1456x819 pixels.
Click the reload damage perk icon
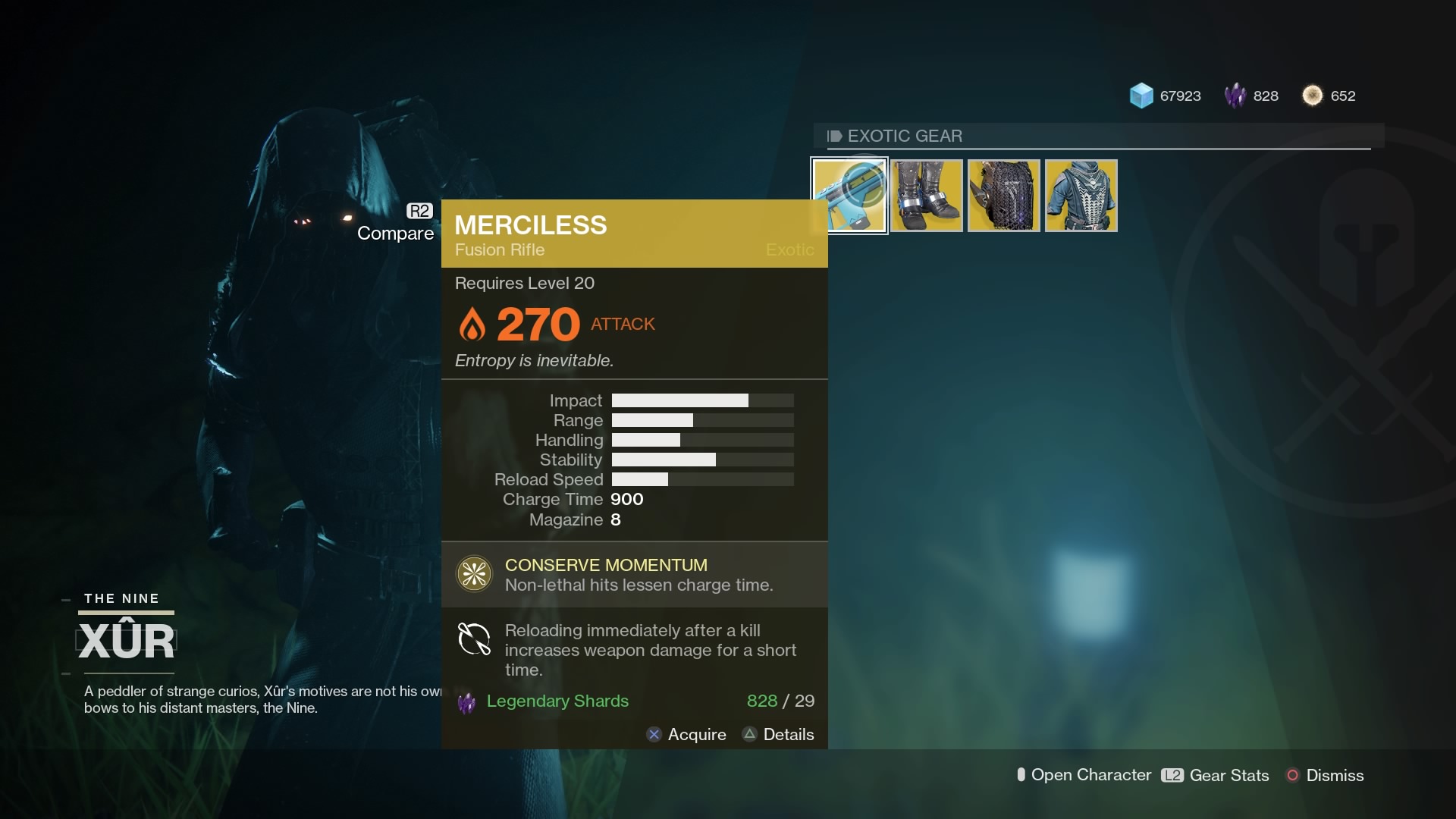tap(474, 639)
